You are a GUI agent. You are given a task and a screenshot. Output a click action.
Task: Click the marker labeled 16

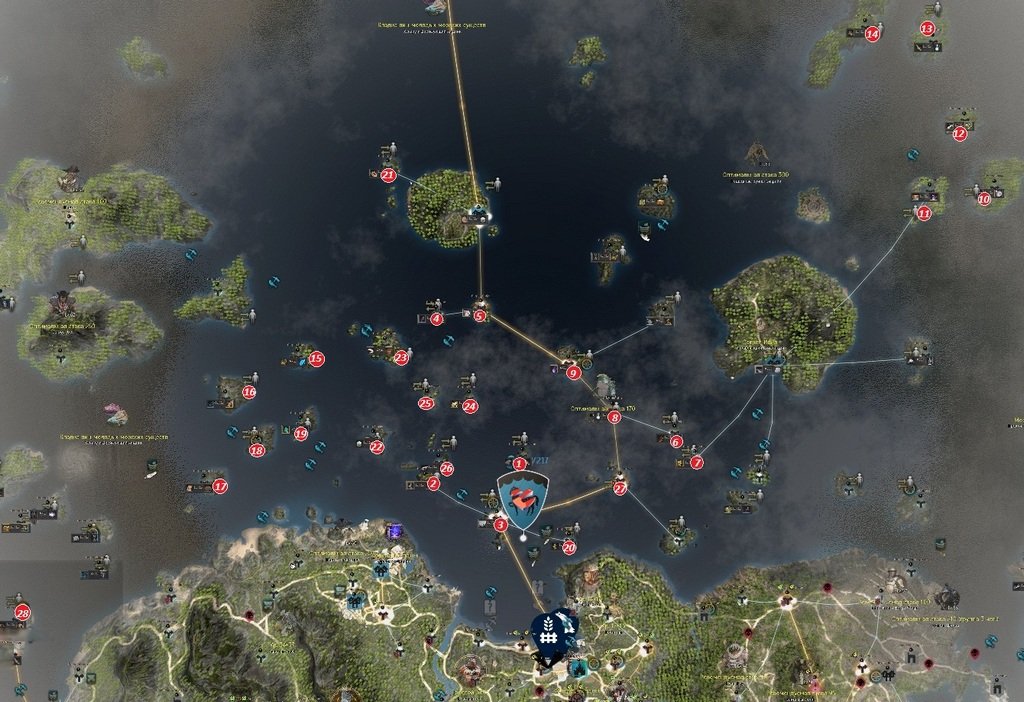pyautogui.click(x=249, y=392)
